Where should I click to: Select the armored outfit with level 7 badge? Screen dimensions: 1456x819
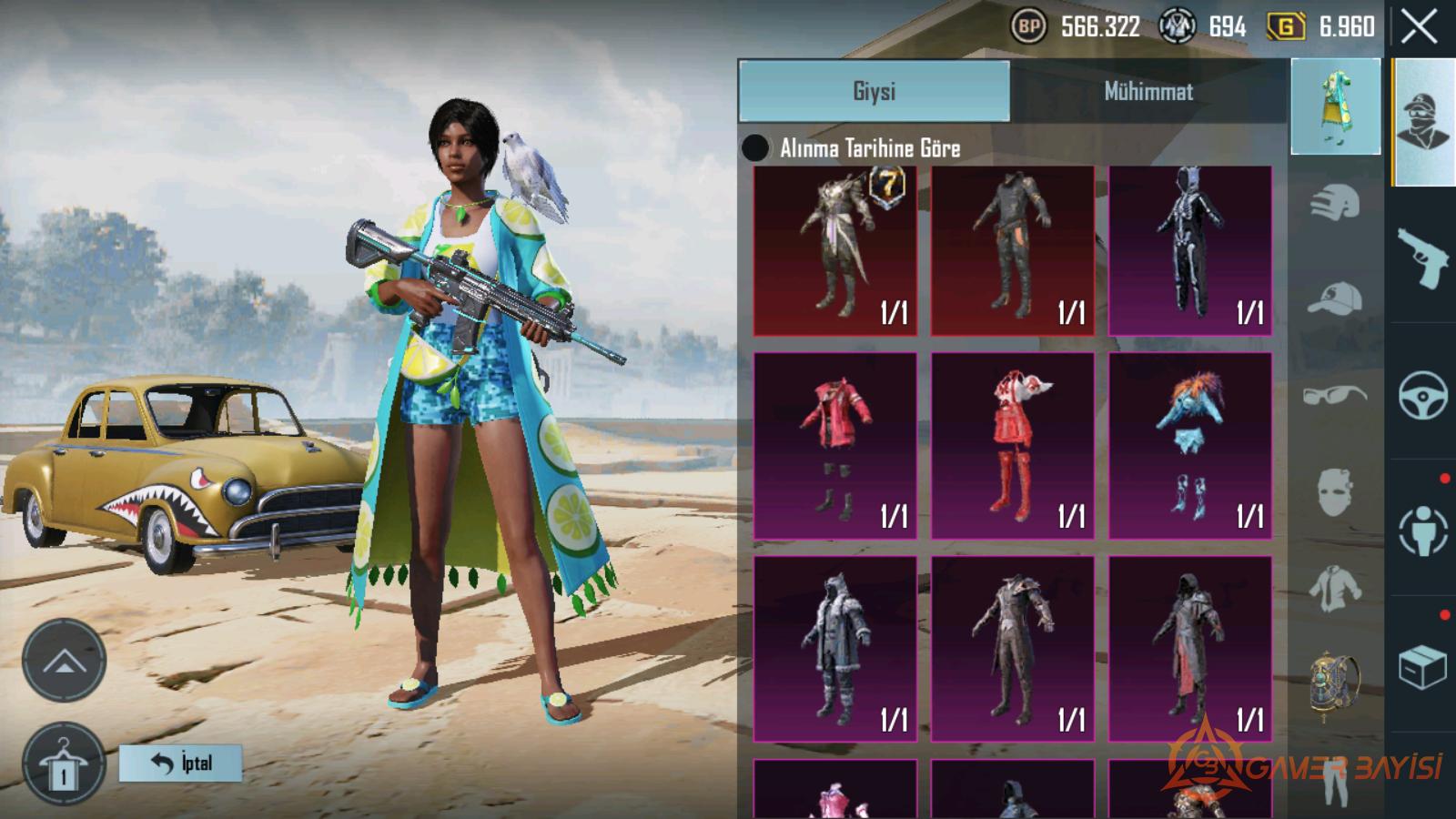[835, 250]
